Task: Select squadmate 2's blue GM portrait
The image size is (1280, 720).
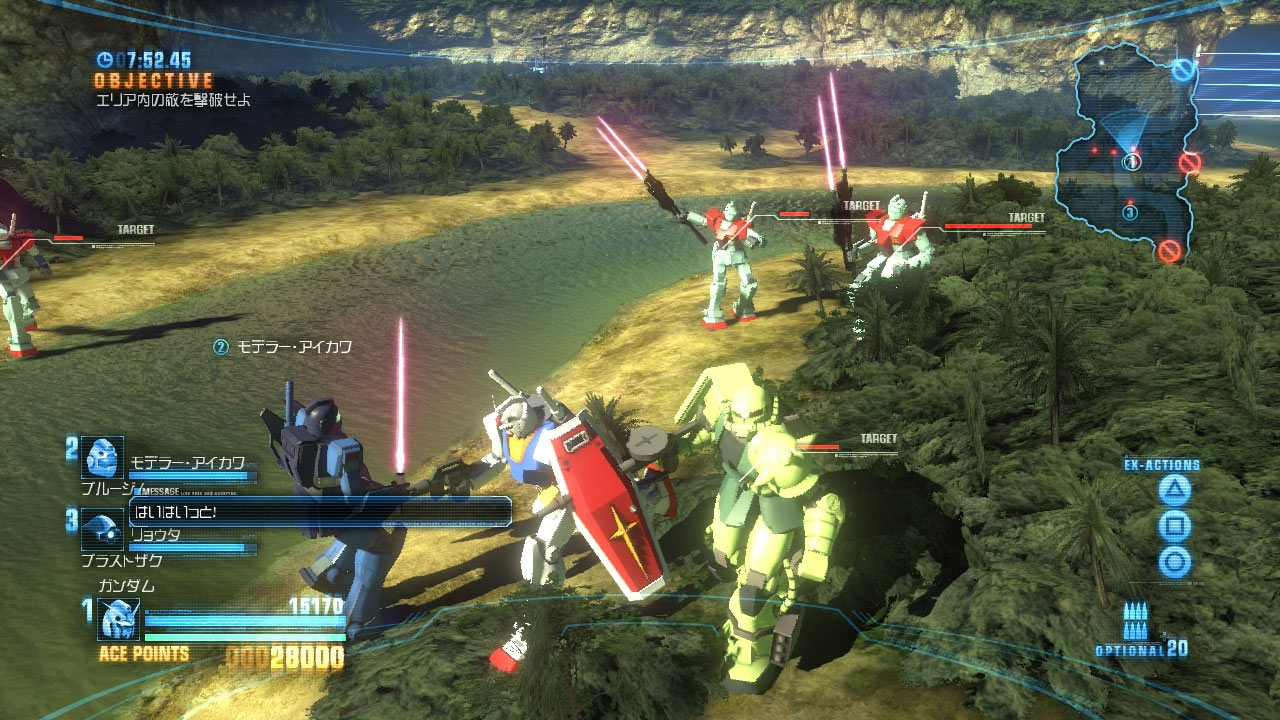Action: point(102,458)
